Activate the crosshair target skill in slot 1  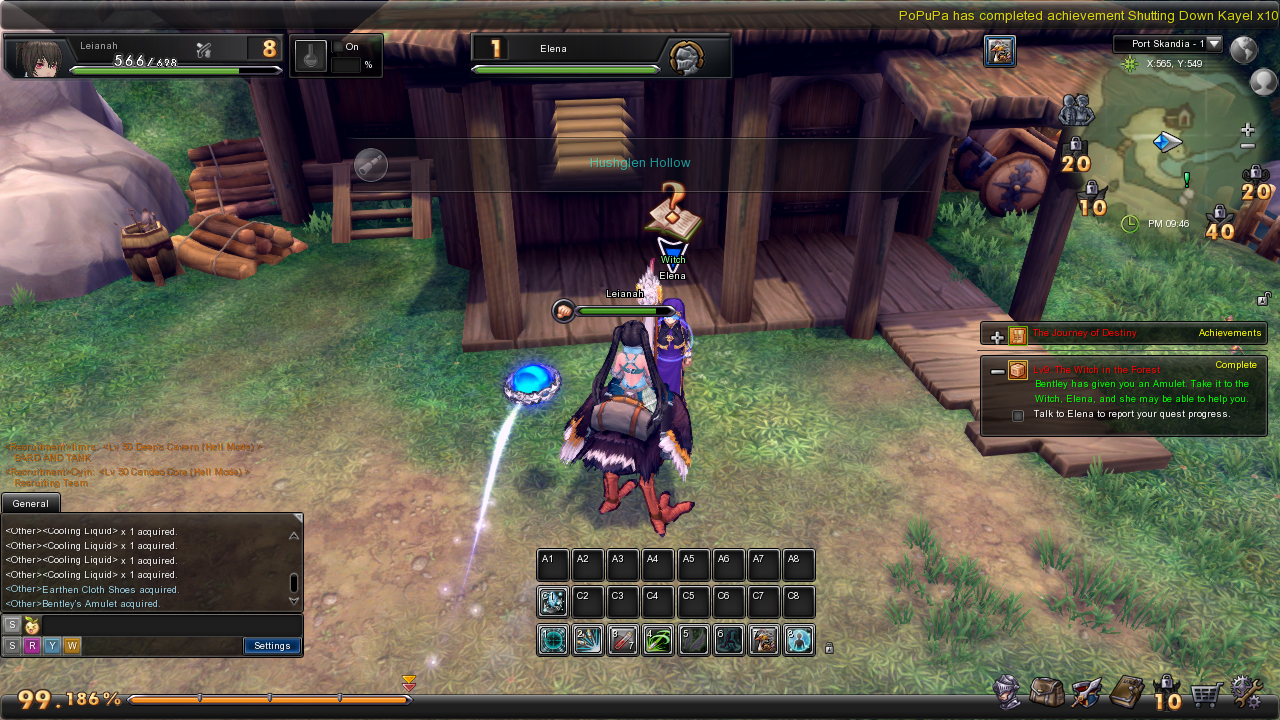click(553, 640)
